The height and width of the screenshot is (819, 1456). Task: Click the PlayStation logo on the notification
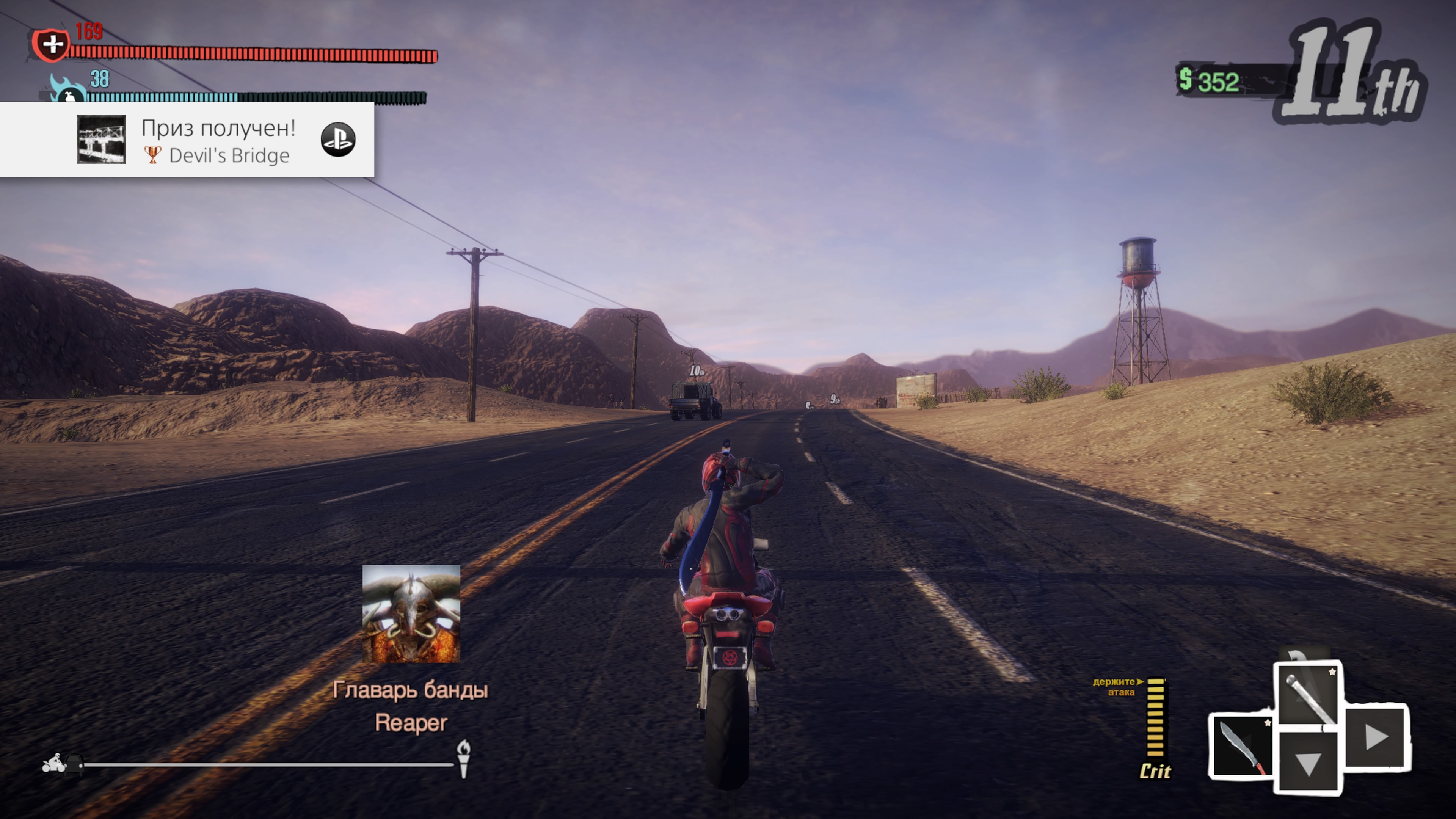click(x=338, y=140)
